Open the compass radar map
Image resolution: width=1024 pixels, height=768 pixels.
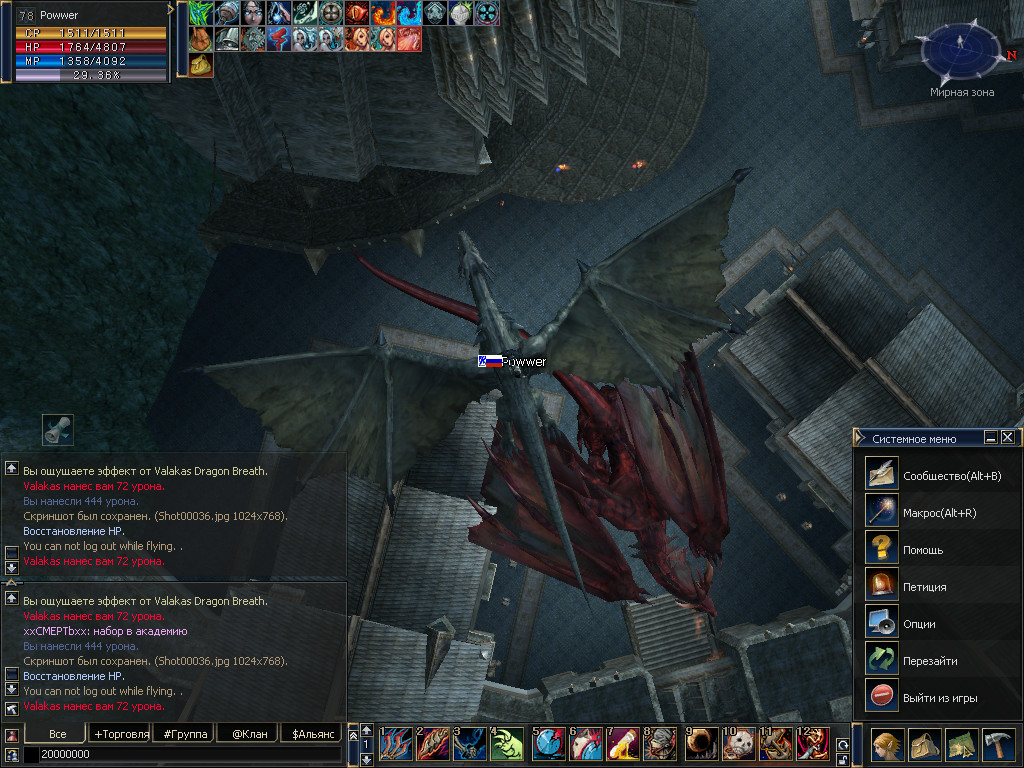click(959, 50)
